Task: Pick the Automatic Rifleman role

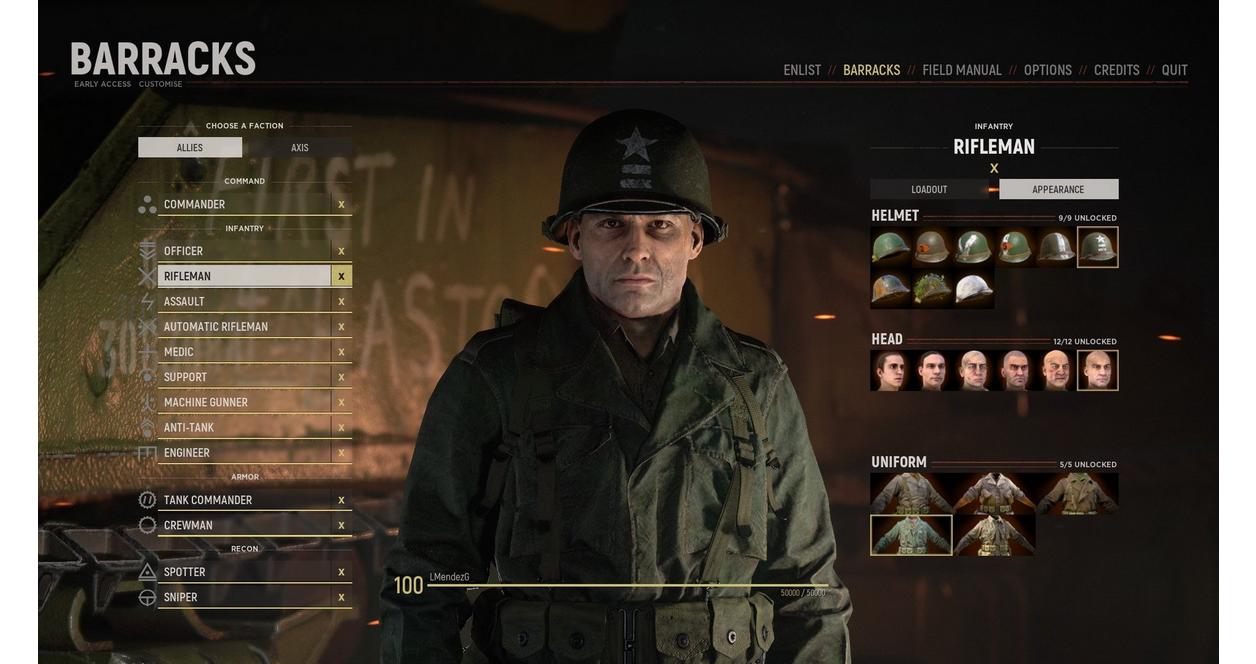Action: point(244,327)
